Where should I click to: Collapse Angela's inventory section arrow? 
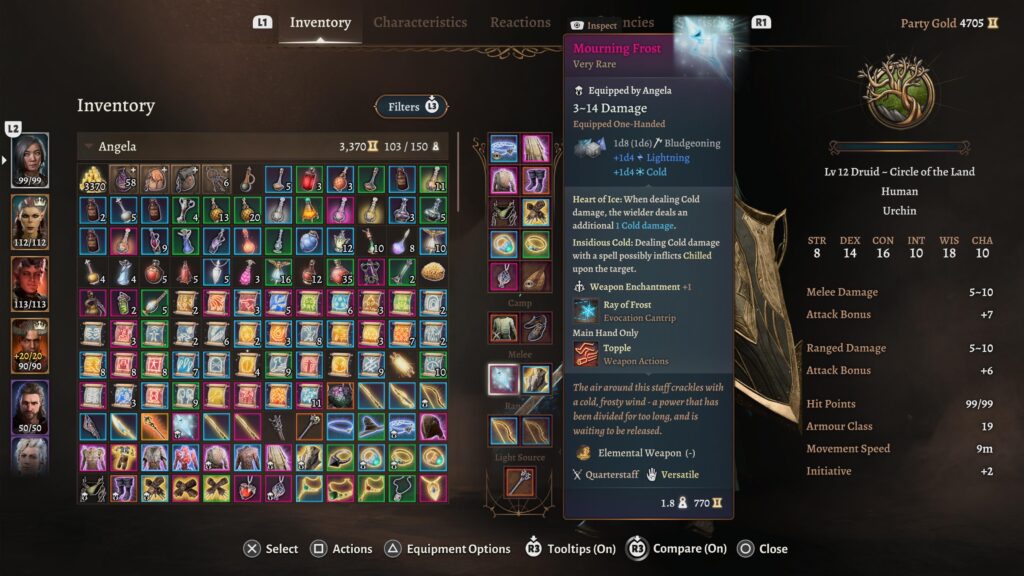pos(88,147)
